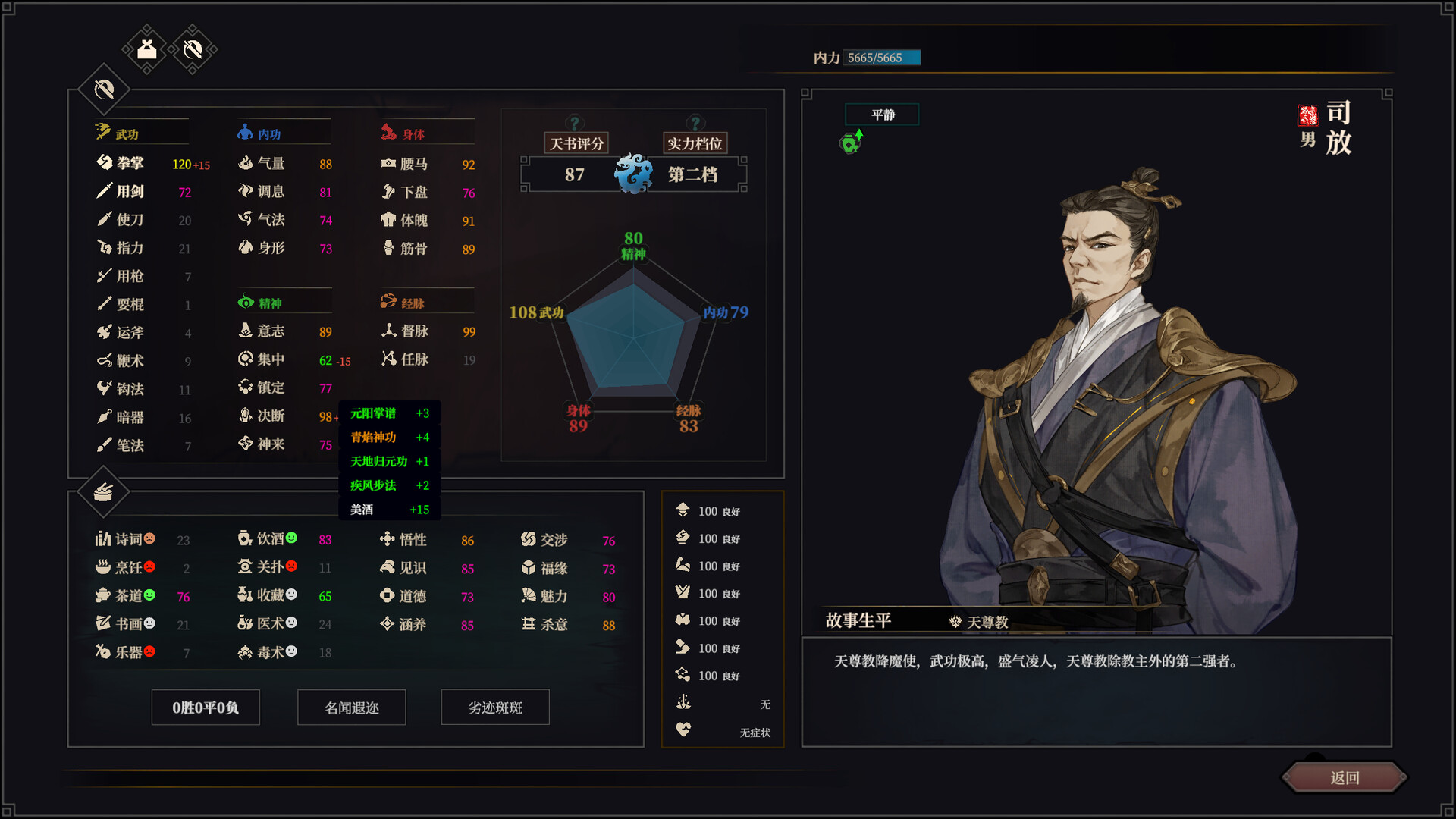Open the 名闻遐迩 reputation panel
This screenshot has width=1456, height=819.
(x=351, y=707)
